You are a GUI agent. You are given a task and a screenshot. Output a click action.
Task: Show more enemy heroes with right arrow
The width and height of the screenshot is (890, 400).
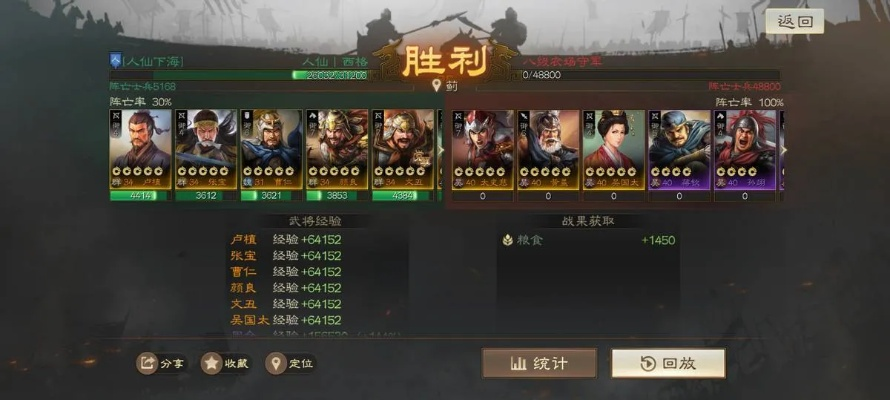click(784, 150)
